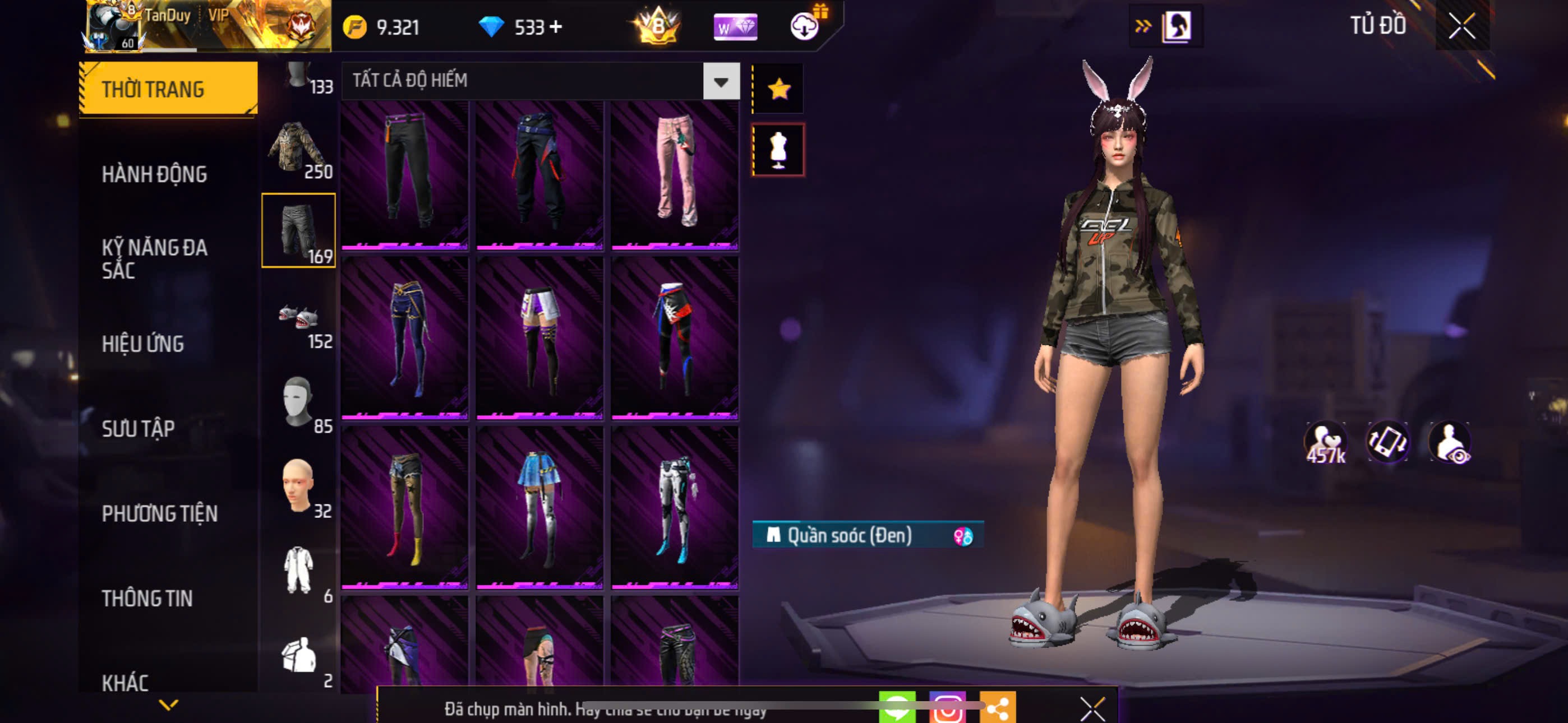
Task: Select the shark slippers shoe category
Action: [x=298, y=317]
